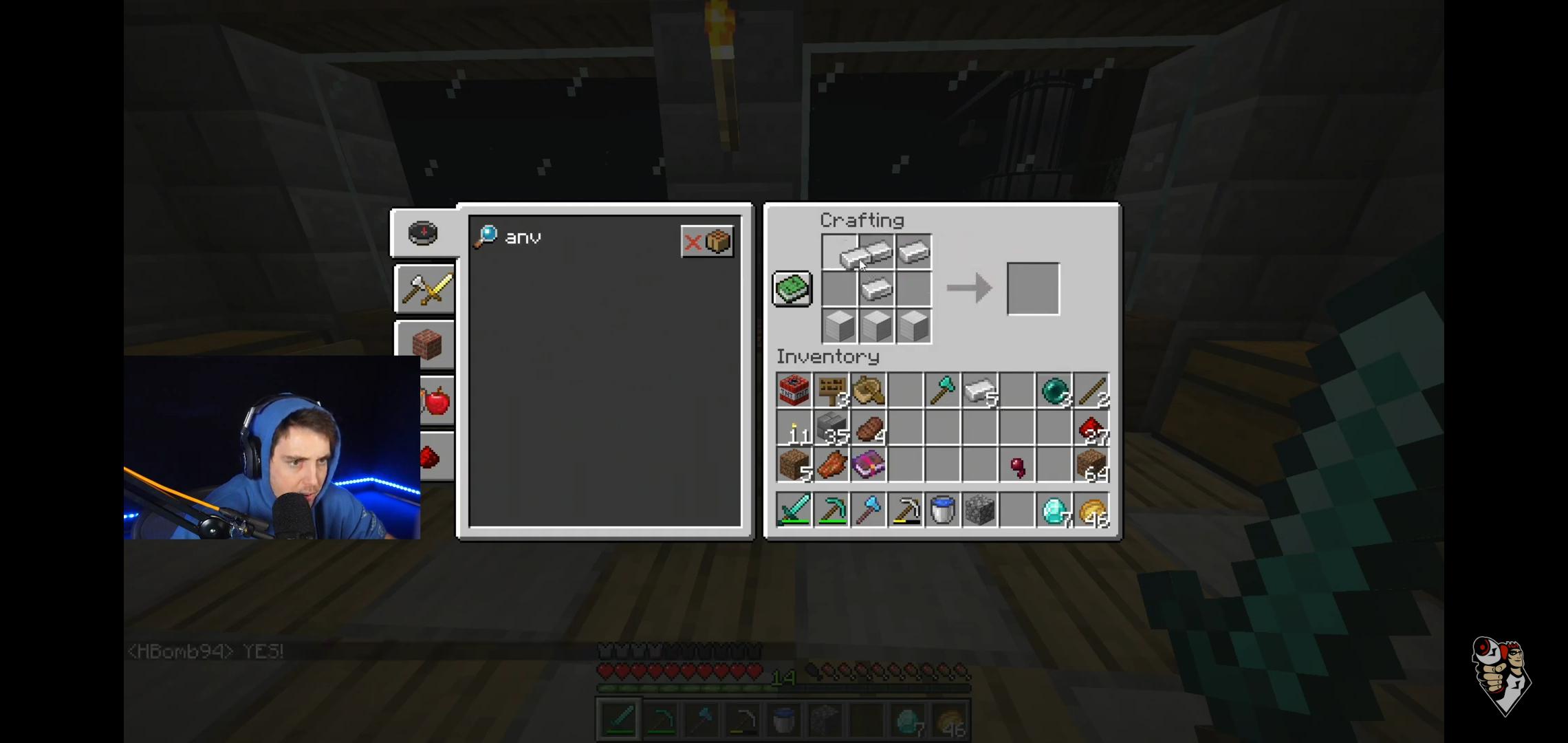The image size is (1568, 743).
Task: Click the iron ingot in the crafting grid center
Action: pyautogui.click(x=876, y=289)
